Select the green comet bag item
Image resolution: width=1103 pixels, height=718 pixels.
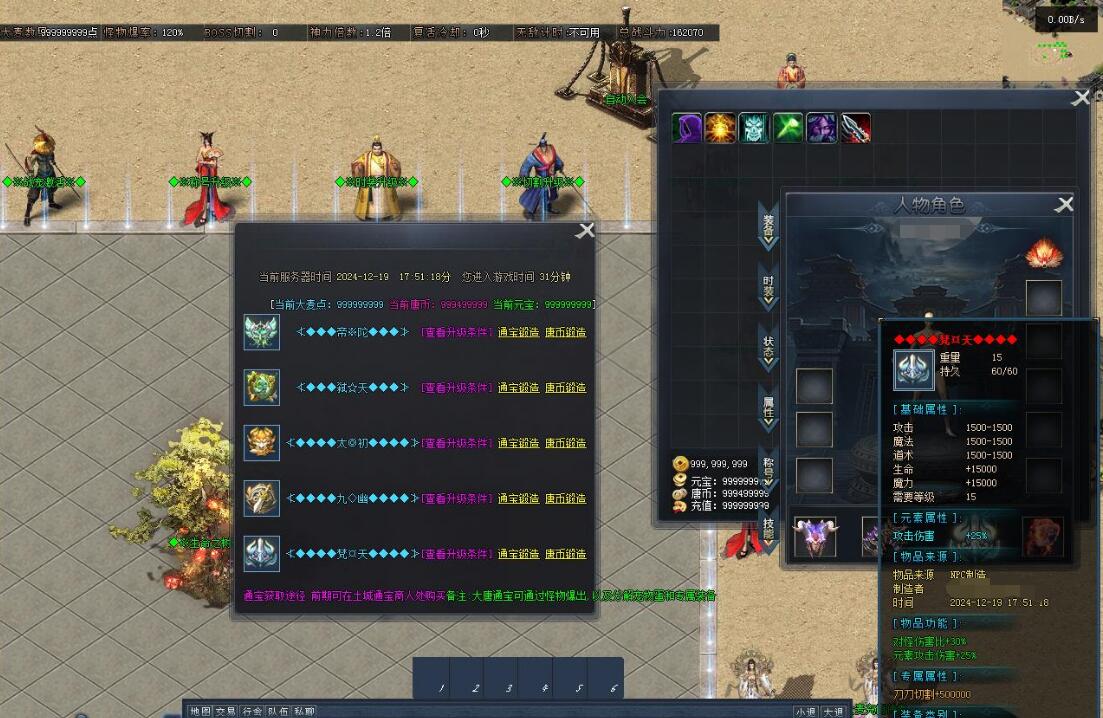(x=788, y=128)
